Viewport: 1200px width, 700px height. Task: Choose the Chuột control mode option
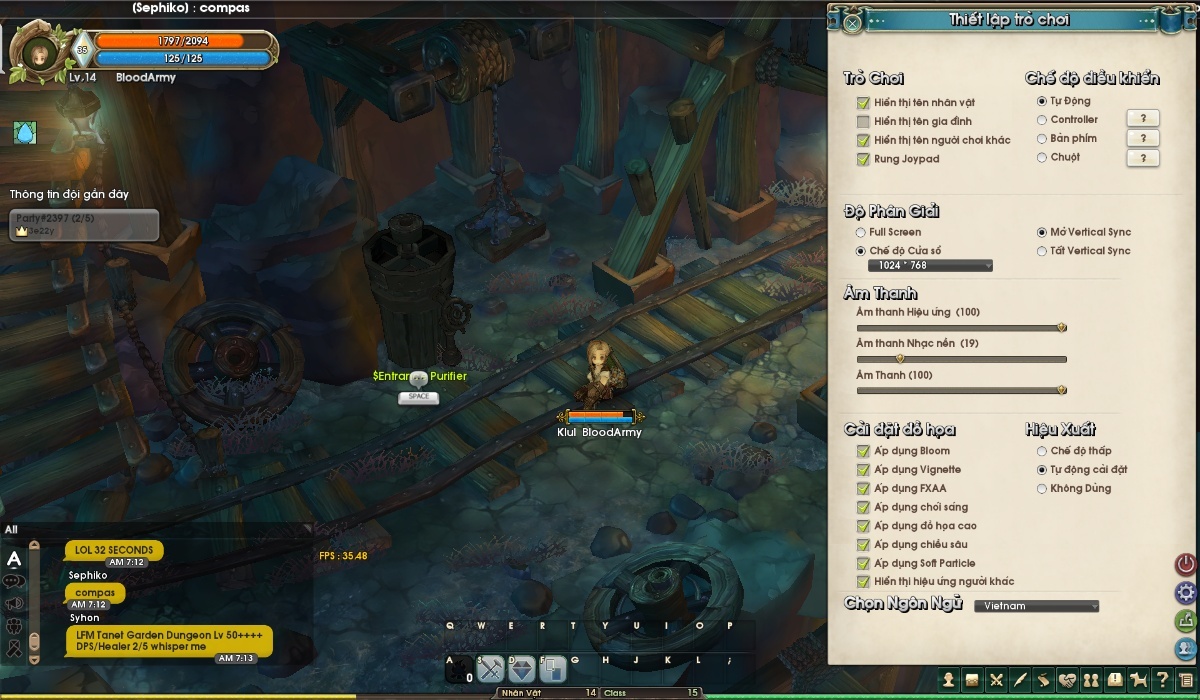pos(1042,157)
